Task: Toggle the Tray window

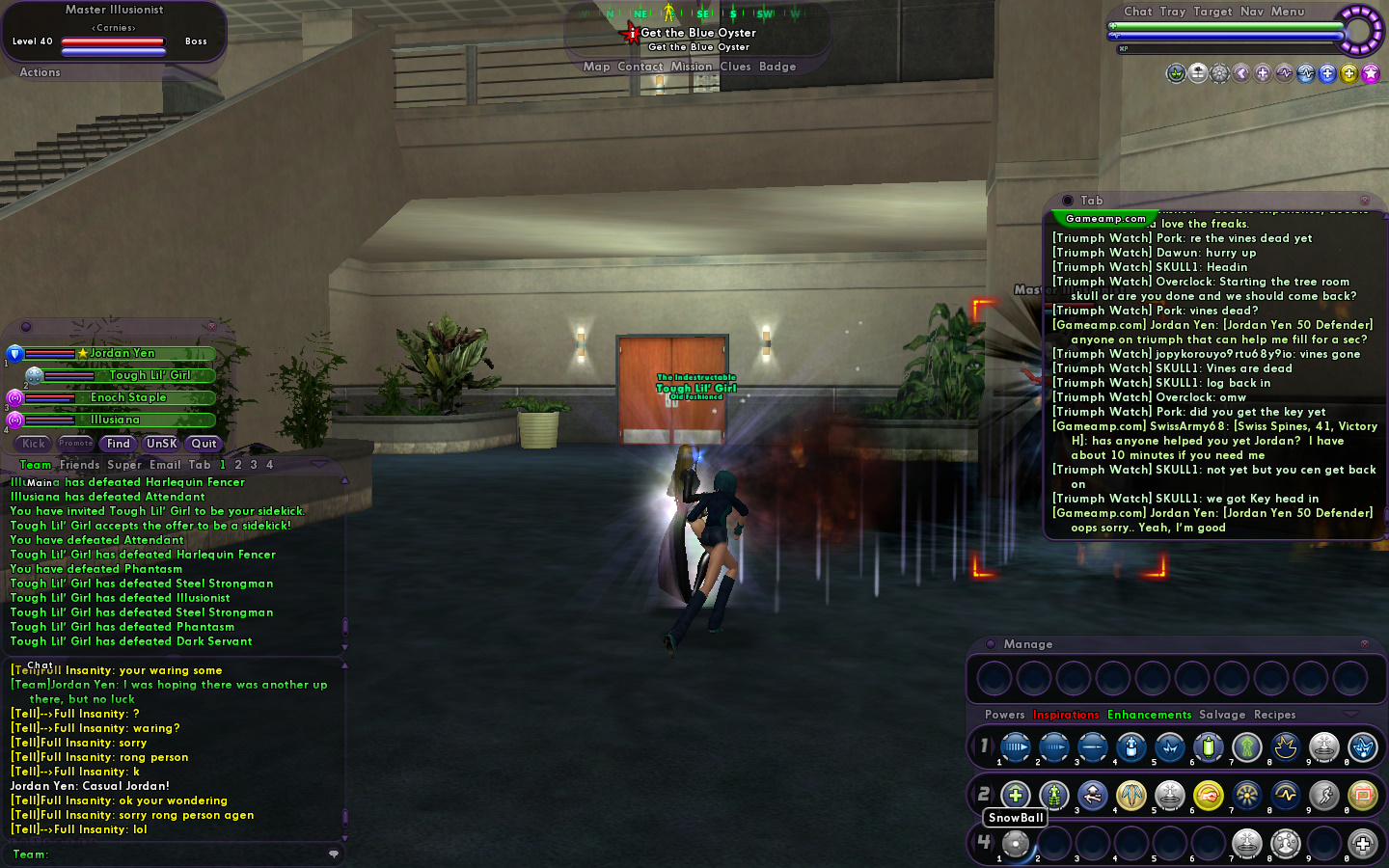Action: pyautogui.click(x=1172, y=12)
